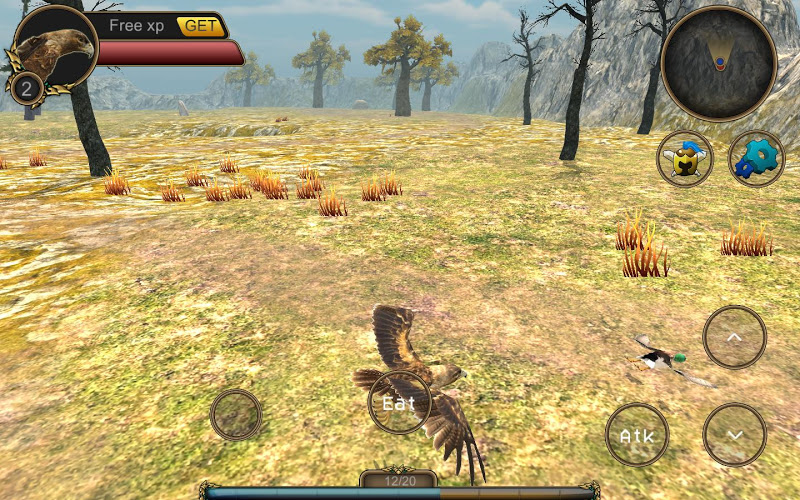
Task: Select the eagle portrait avatar
Action: (x=56, y=50)
